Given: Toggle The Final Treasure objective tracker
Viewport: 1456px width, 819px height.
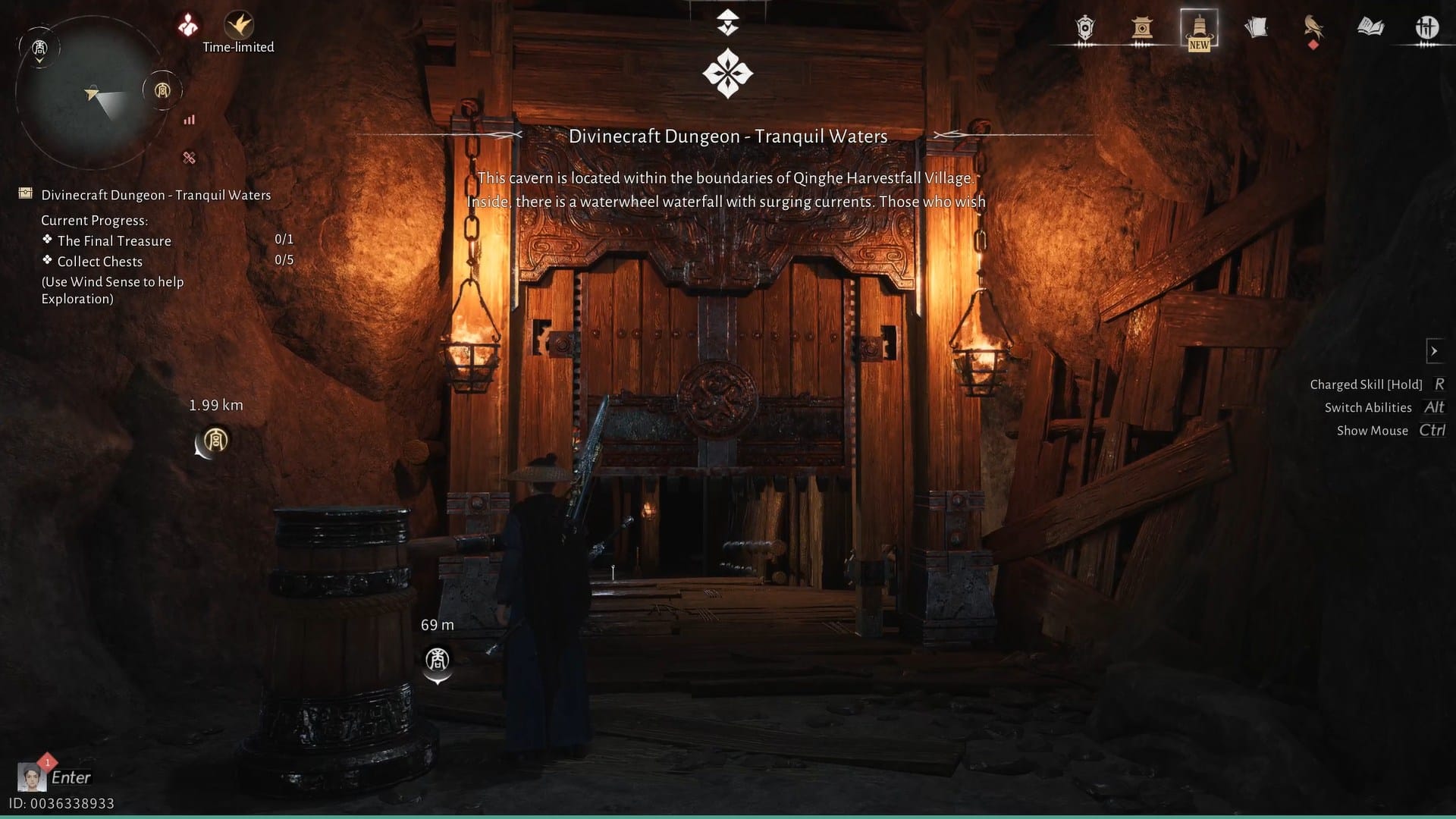Looking at the screenshot, I should point(114,240).
